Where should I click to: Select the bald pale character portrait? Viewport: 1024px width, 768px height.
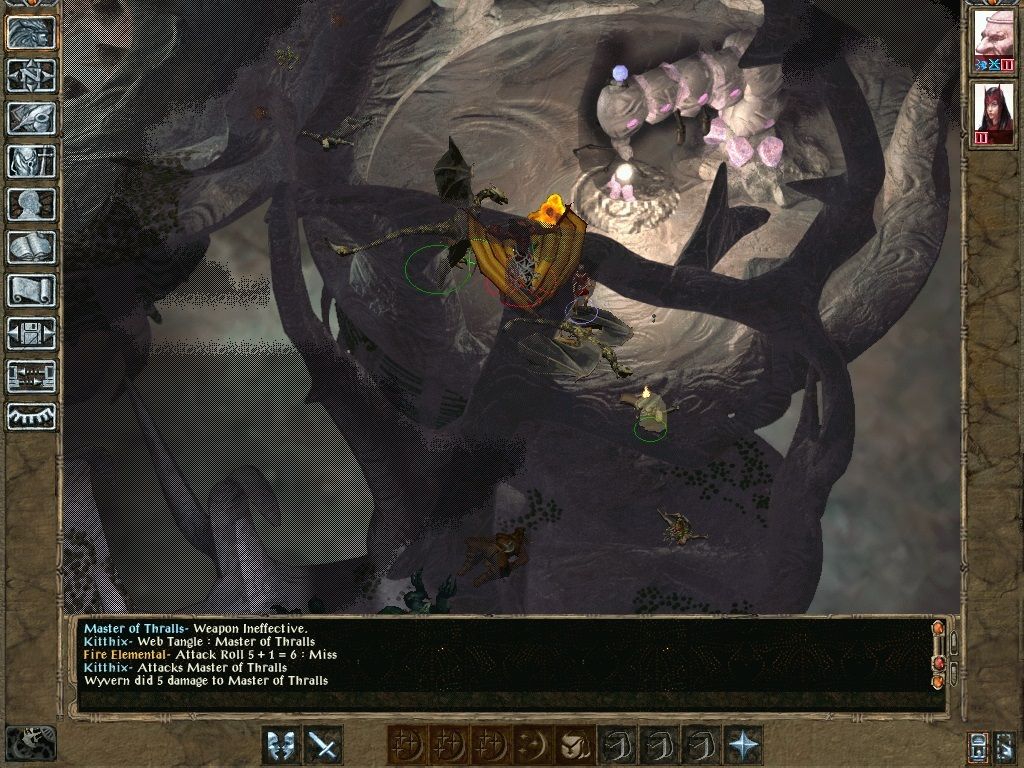point(993,40)
